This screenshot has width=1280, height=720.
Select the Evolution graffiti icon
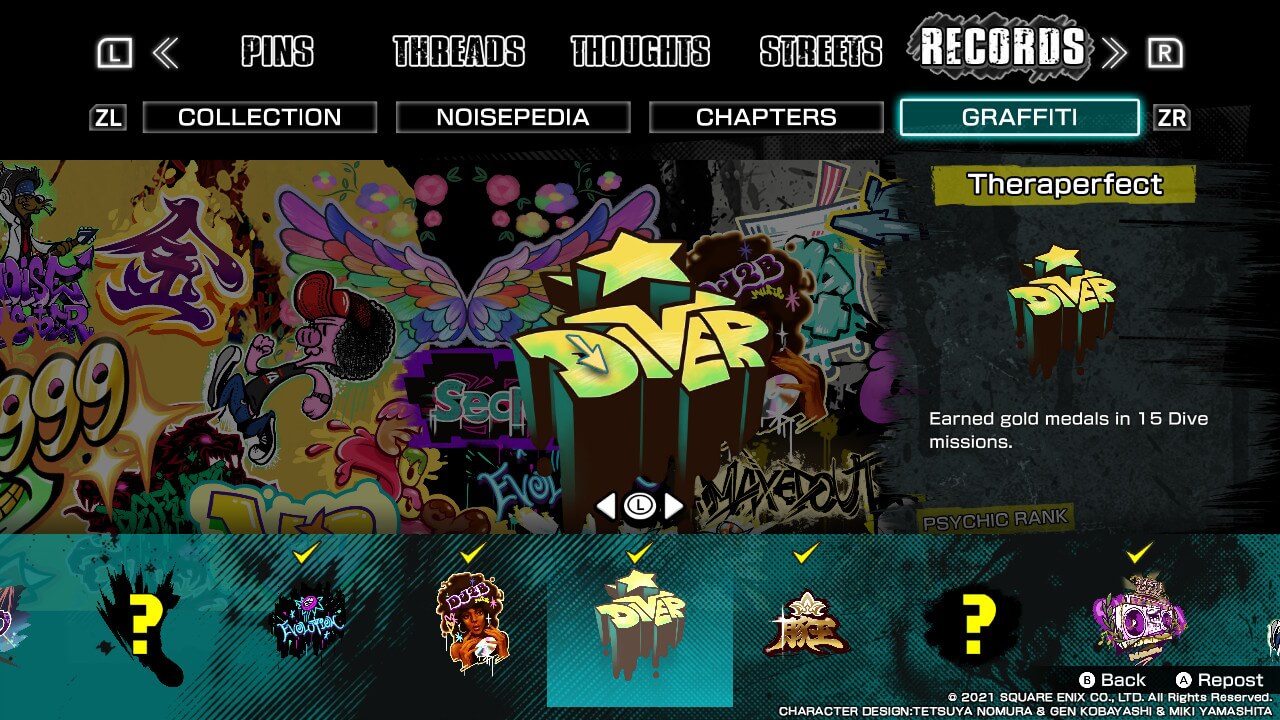click(x=308, y=620)
